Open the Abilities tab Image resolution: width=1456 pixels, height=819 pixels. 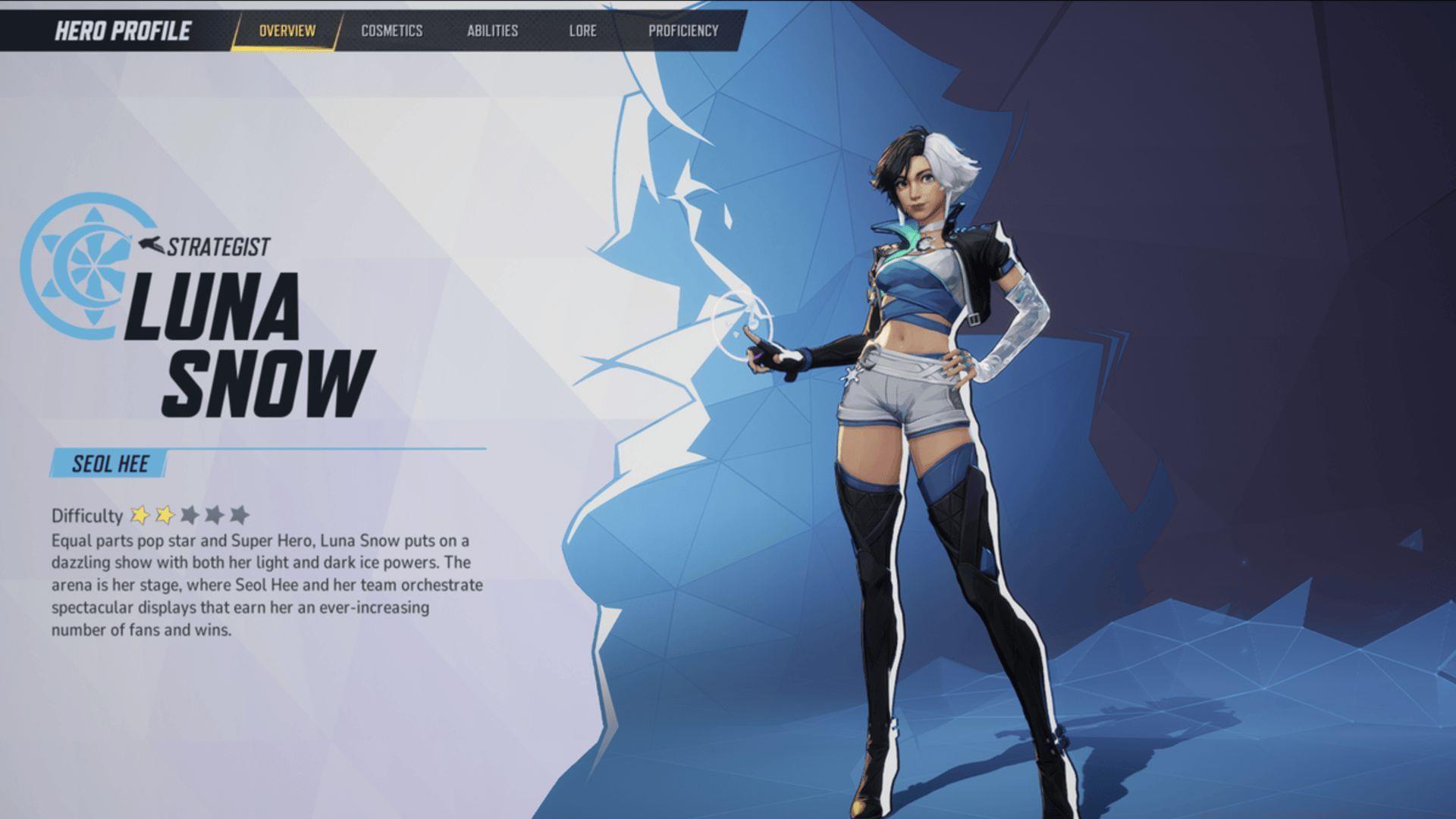pyautogui.click(x=493, y=31)
